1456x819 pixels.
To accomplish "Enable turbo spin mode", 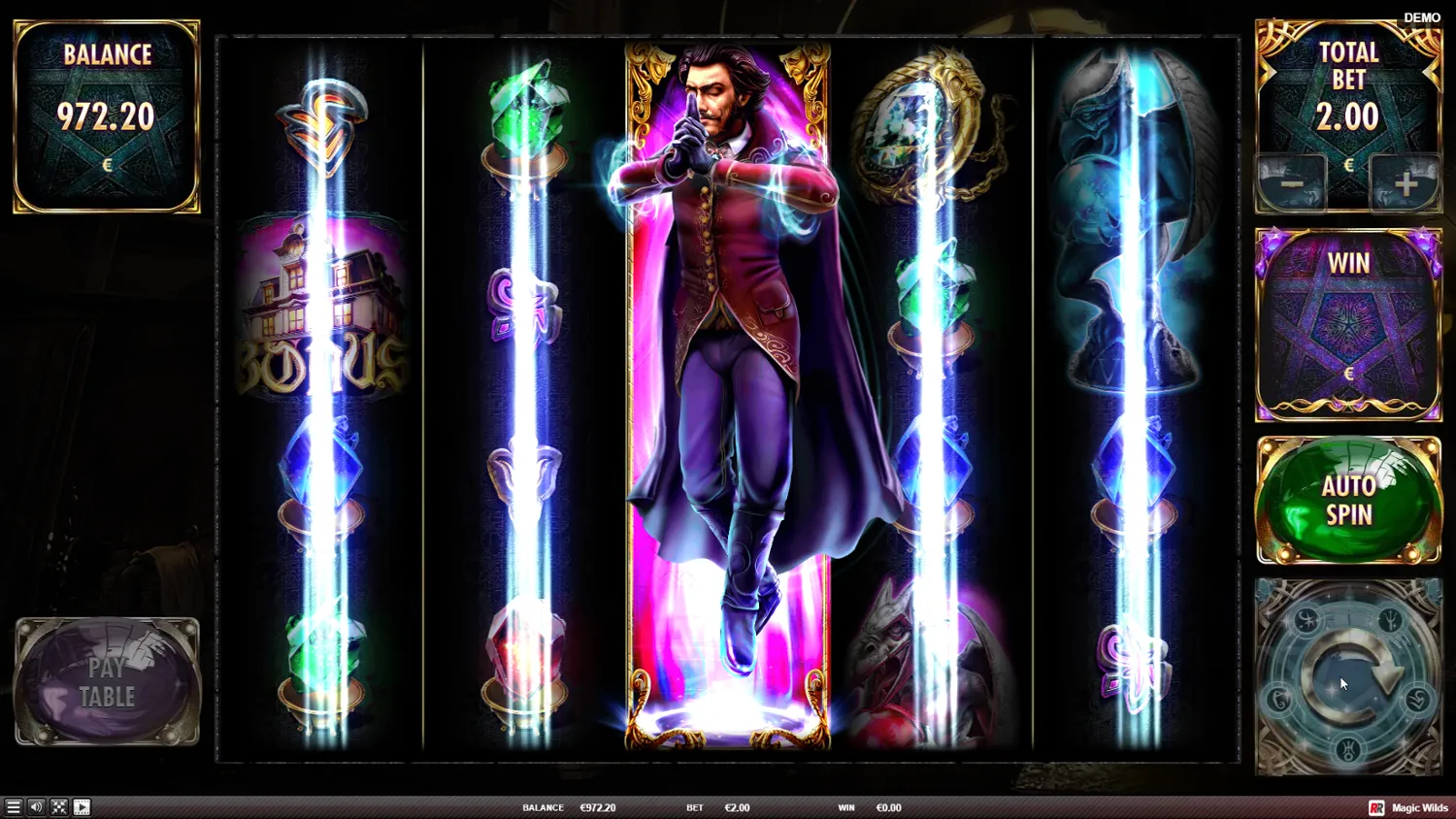I will [83, 806].
